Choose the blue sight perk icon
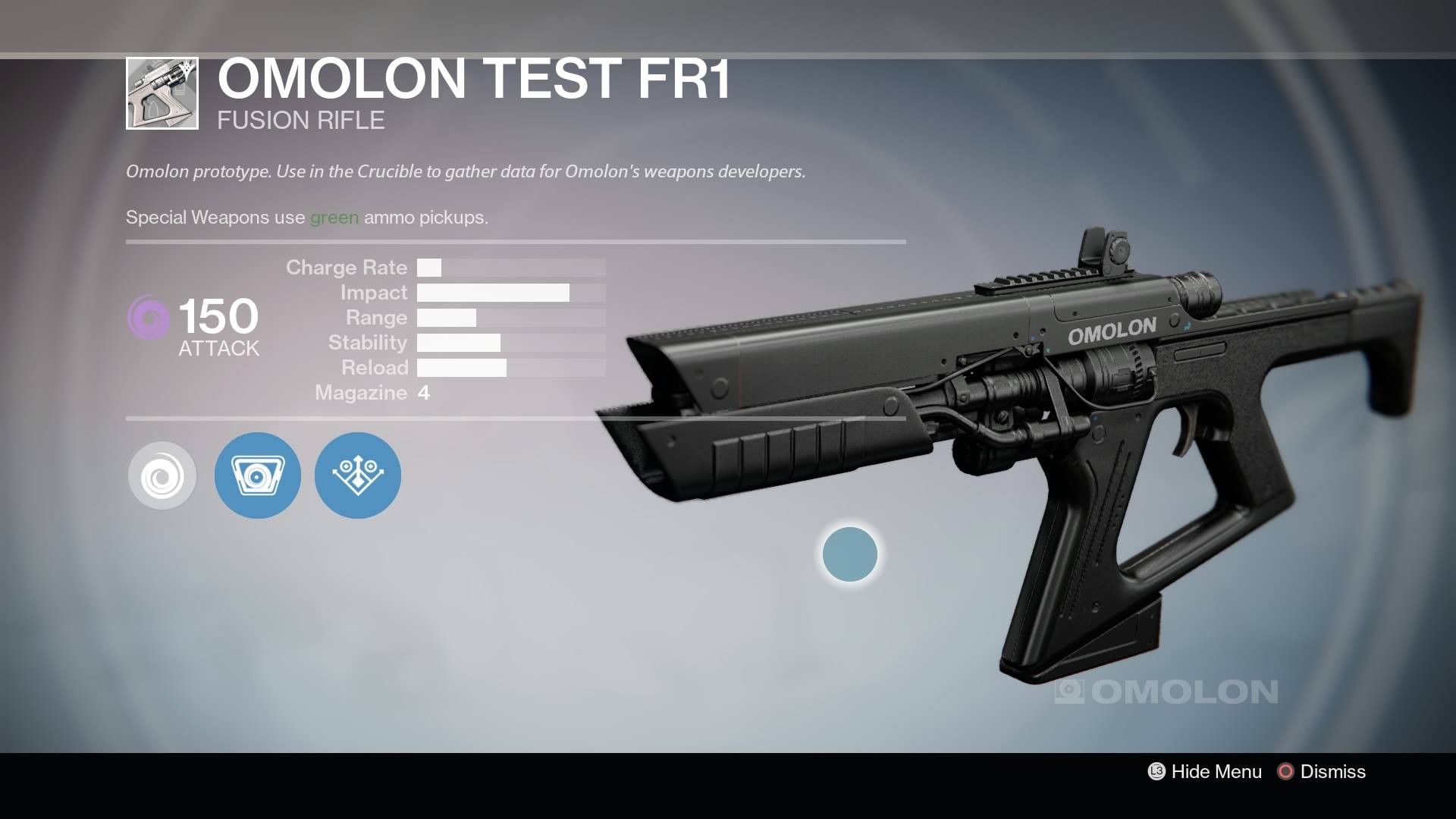This screenshot has height=819, width=1456. coord(258,475)
